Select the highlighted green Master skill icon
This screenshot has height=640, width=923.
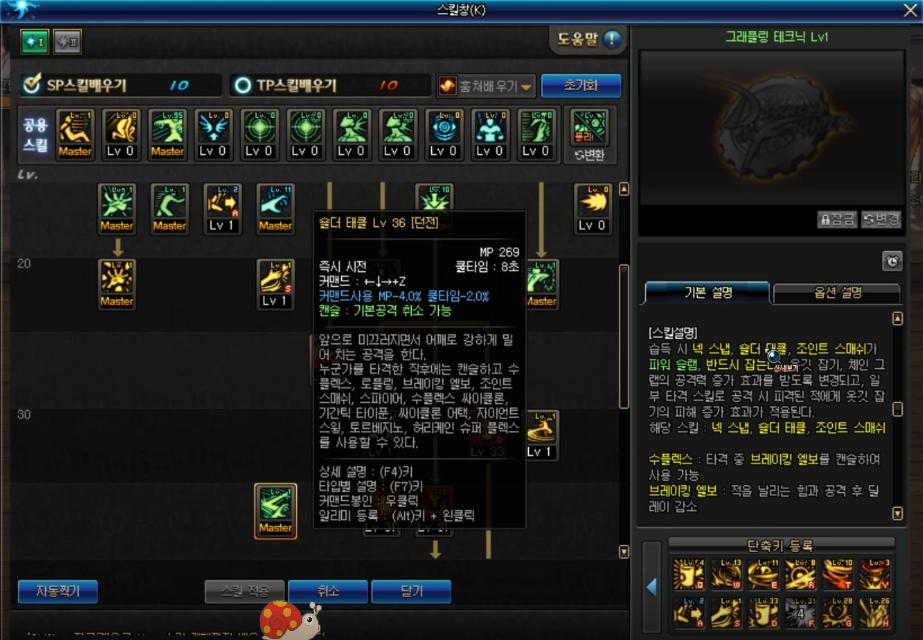click(275, 510)
